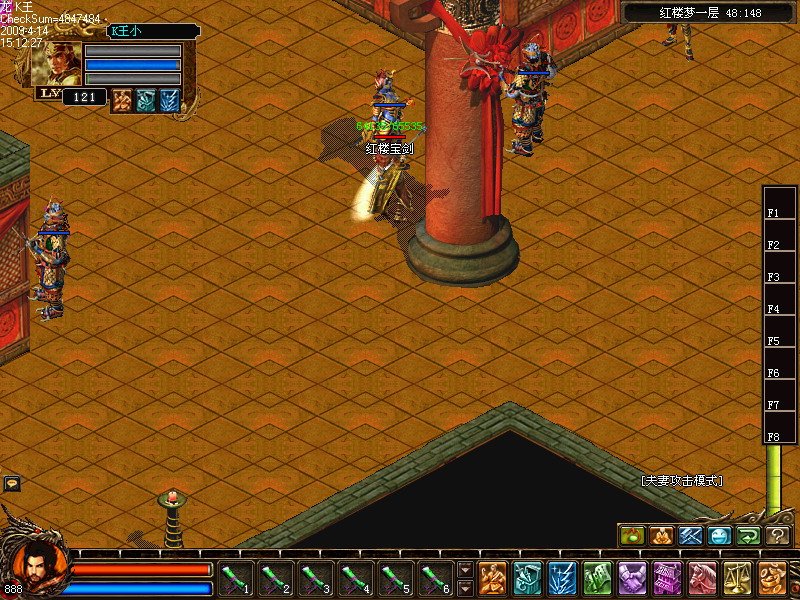Viewport: 800px width, 600px height.
Task: Open the golden balance scales icon
Action: click(x=737, y=578)
